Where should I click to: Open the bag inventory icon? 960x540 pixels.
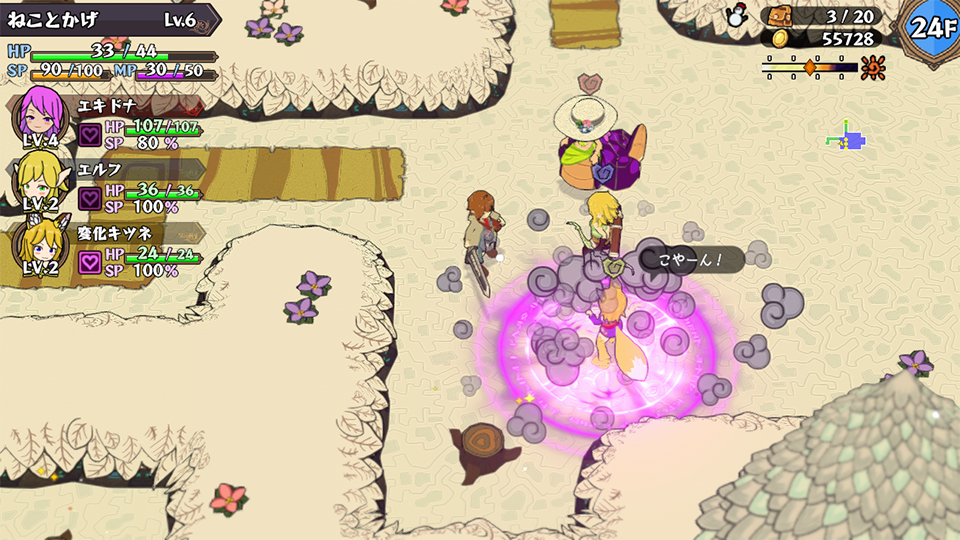778,16
